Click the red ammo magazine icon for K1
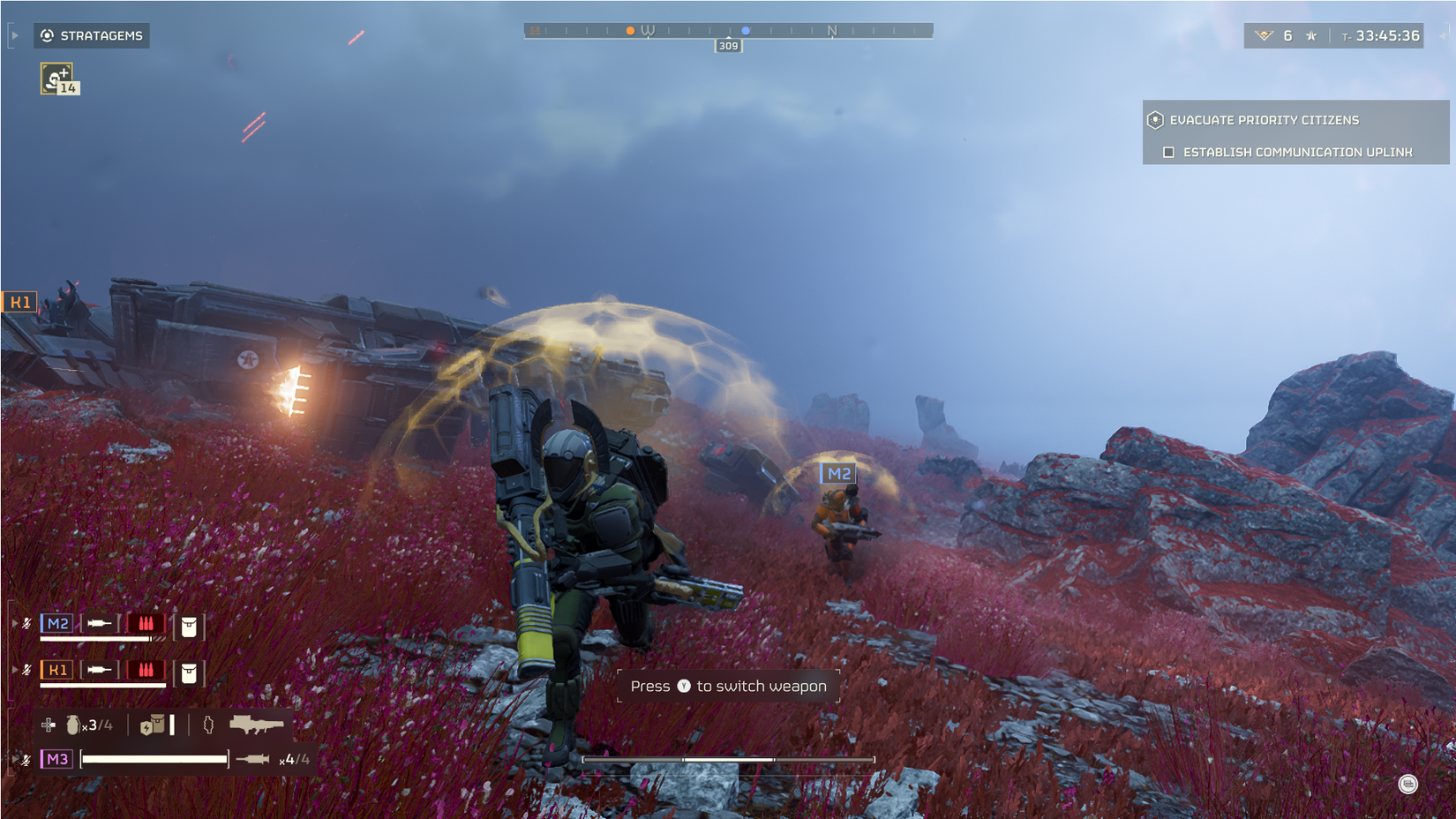Viewport: 1456px width, 819px height. click(x=146, y=671)
